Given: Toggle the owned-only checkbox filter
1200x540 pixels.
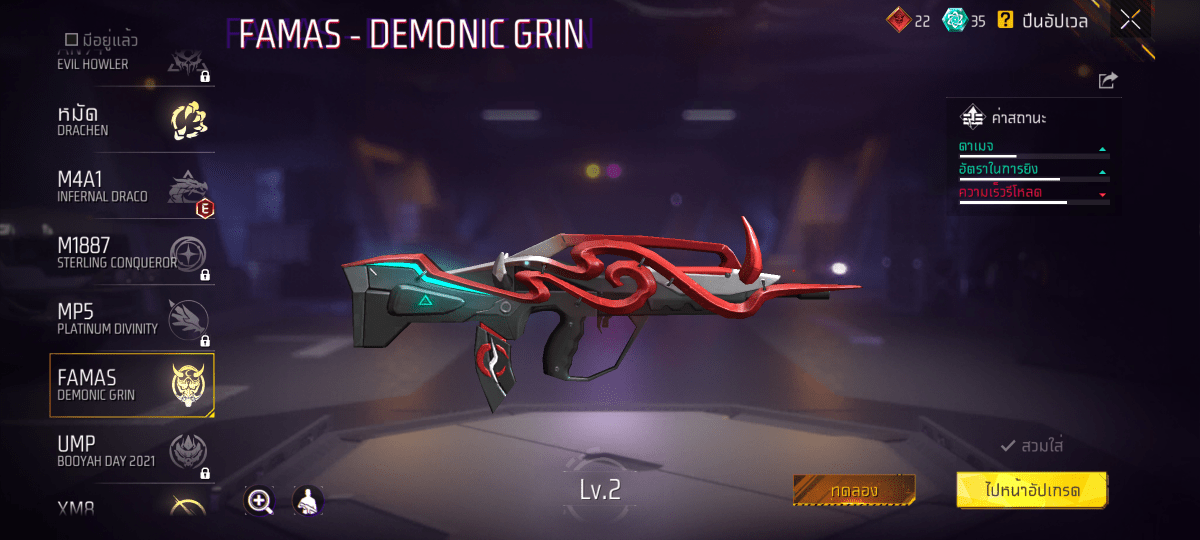Looking at the screenshot, I should 72,40.
